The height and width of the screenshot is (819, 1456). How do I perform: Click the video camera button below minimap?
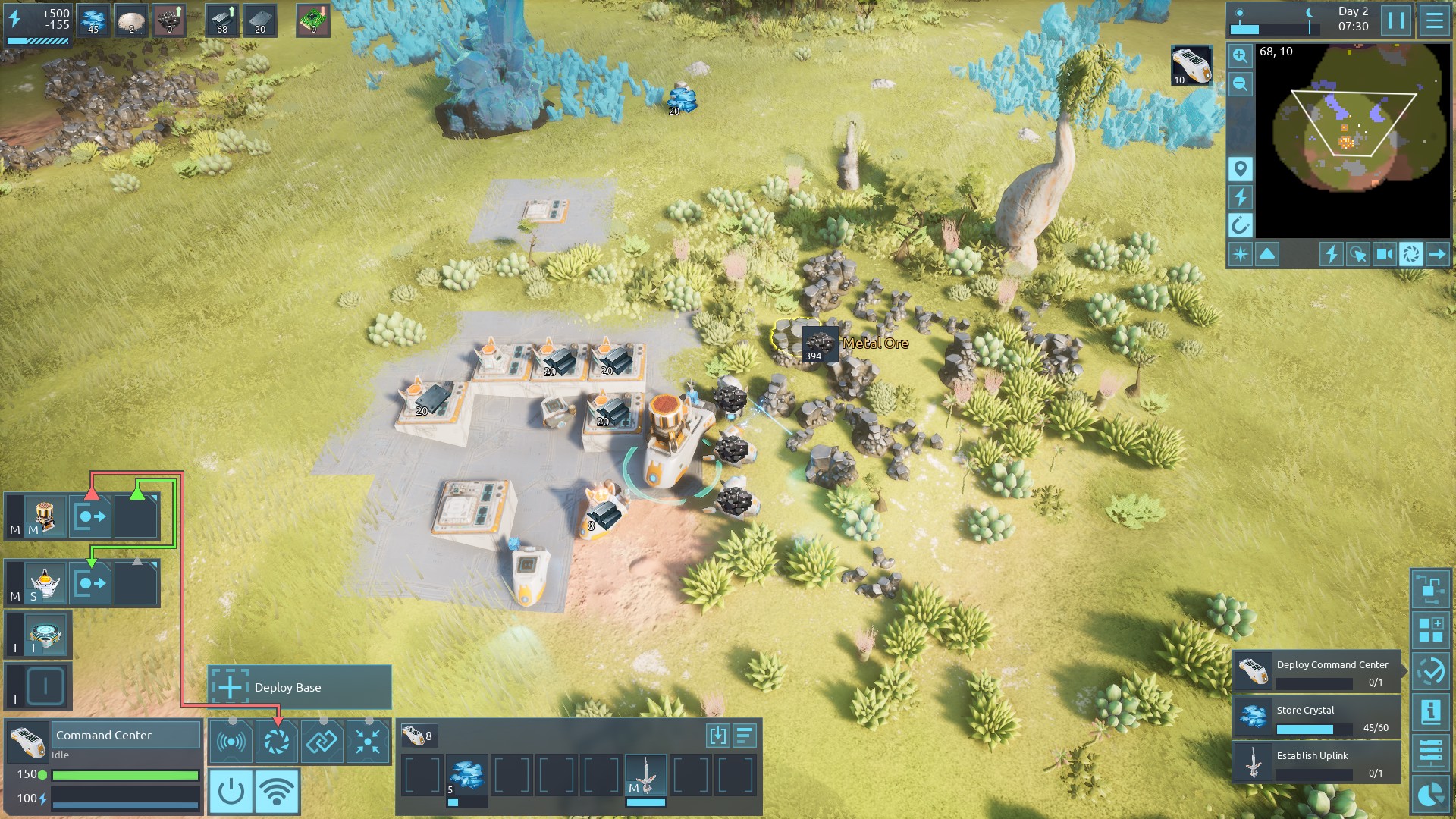pos(1384,254)
